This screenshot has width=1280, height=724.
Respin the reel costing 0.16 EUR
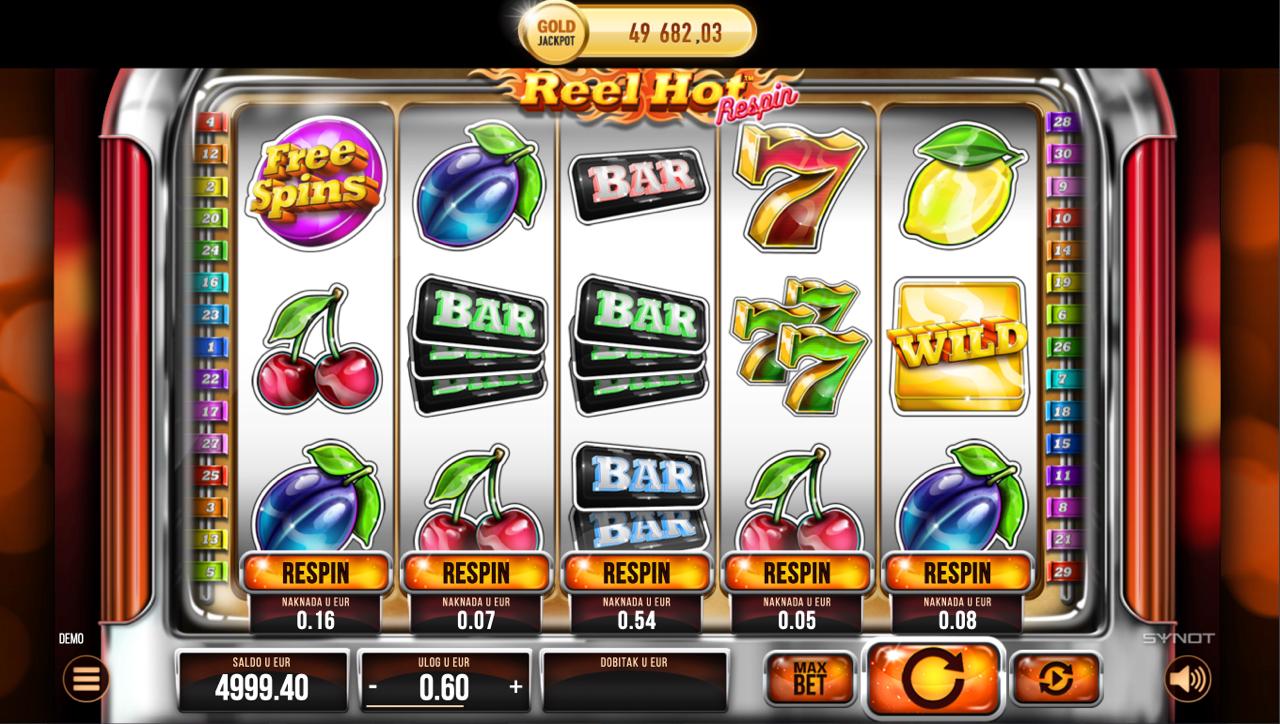coord(316,573)
